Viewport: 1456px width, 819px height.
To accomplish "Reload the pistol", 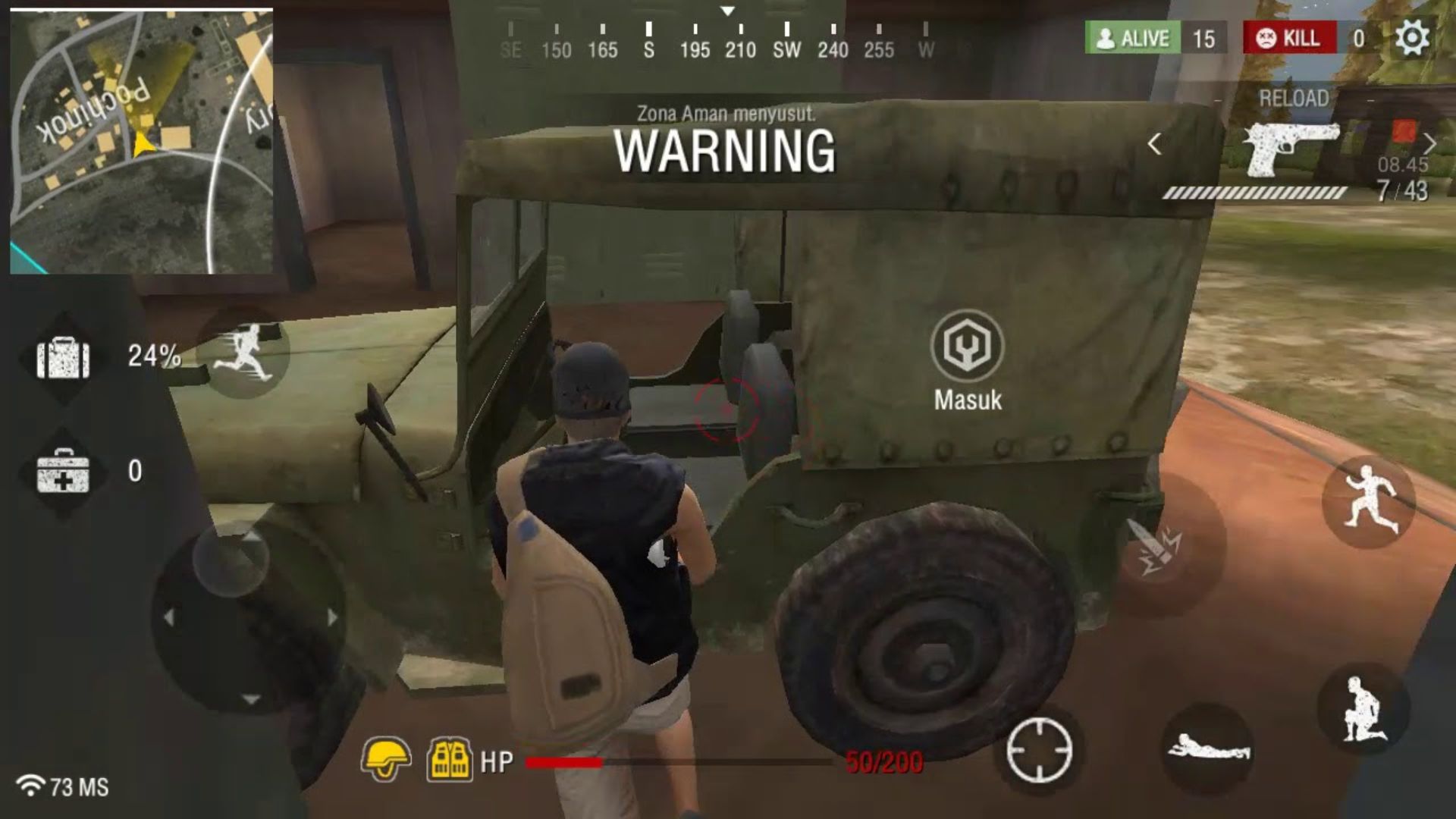I will tap(1293, 99).
